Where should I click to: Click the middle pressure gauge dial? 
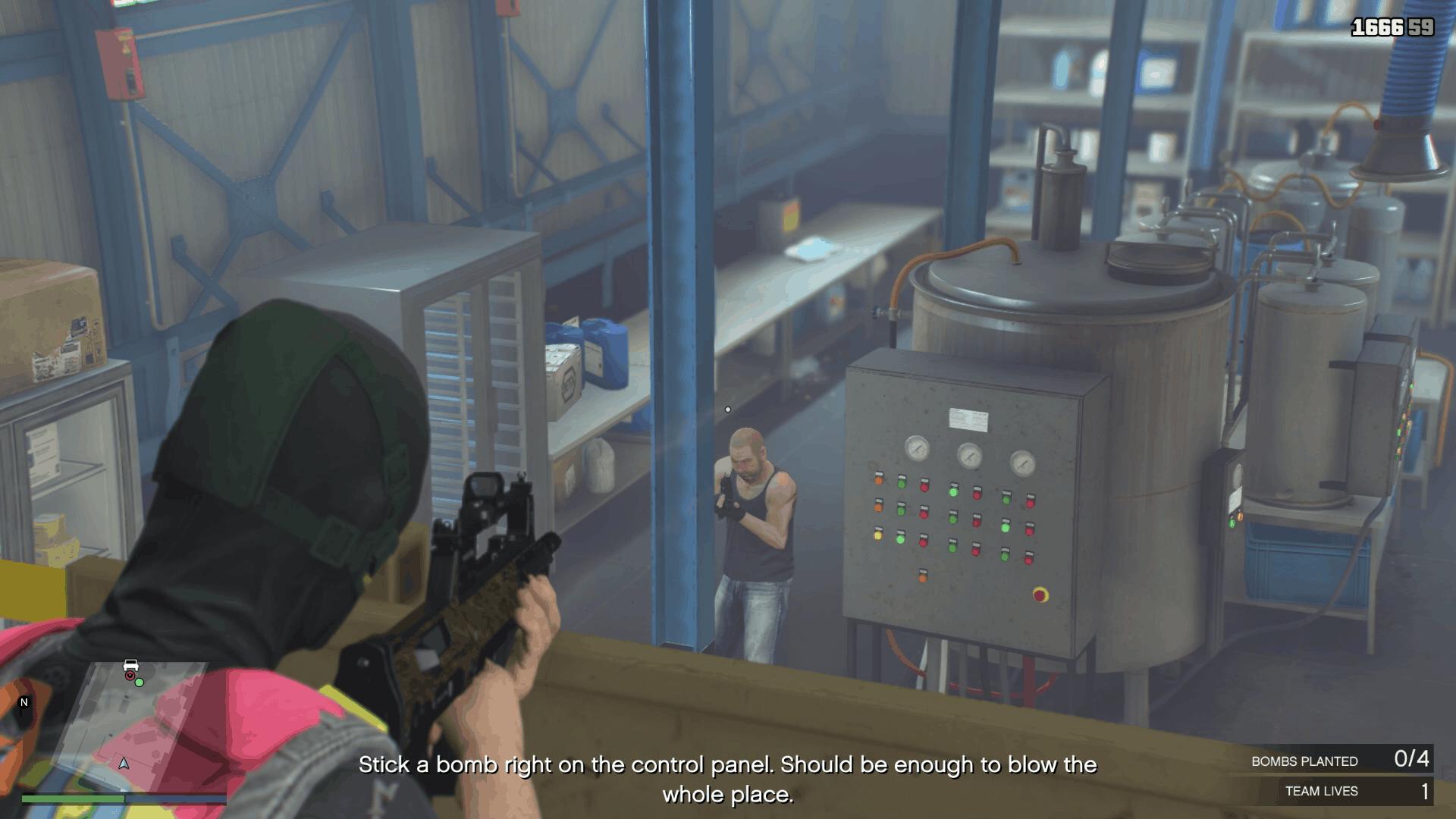pyautogui.click(x=970, y=457)
